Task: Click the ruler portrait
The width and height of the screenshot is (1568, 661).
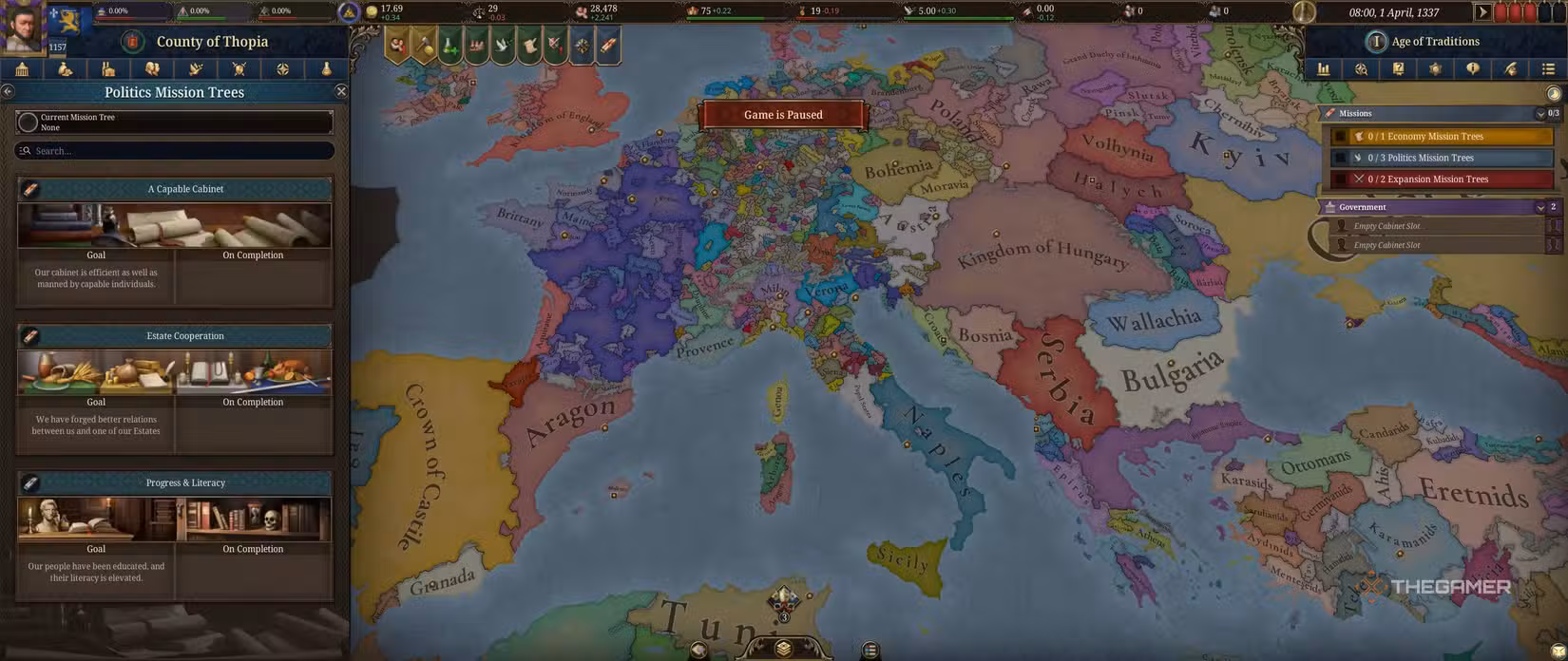Action: click(22, 28)
